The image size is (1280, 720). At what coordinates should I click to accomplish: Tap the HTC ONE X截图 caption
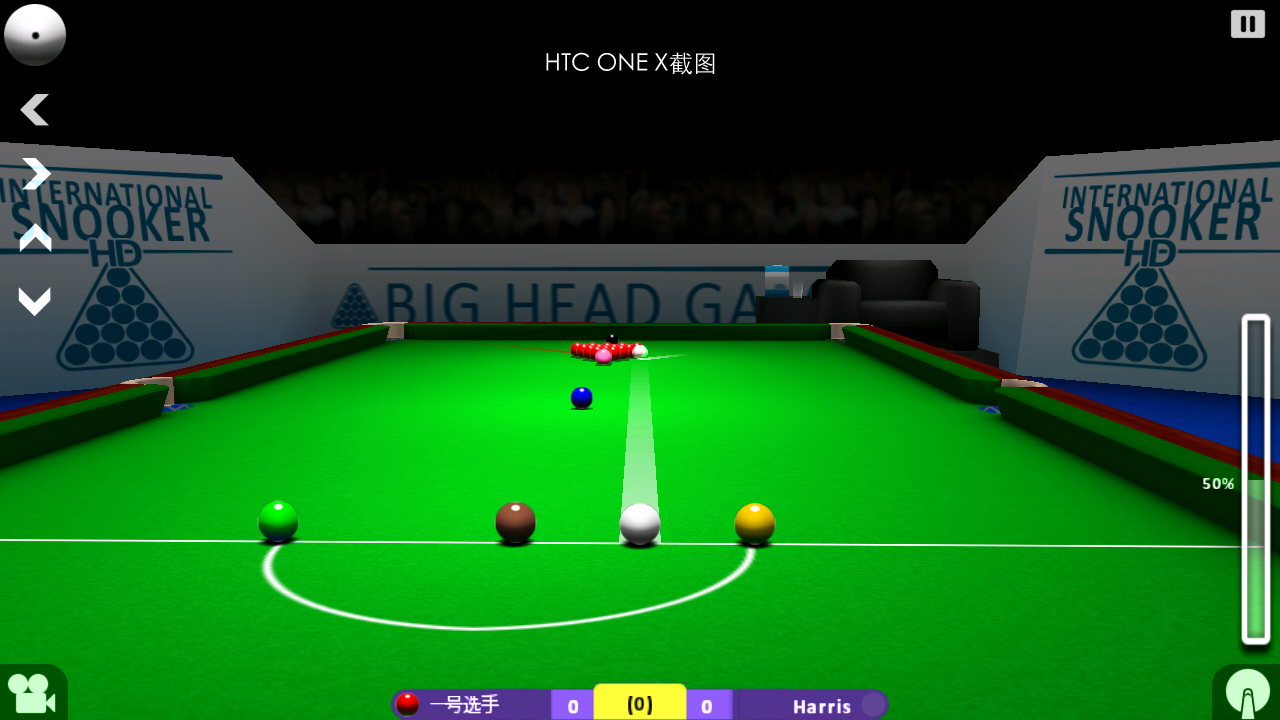point(630,62)
